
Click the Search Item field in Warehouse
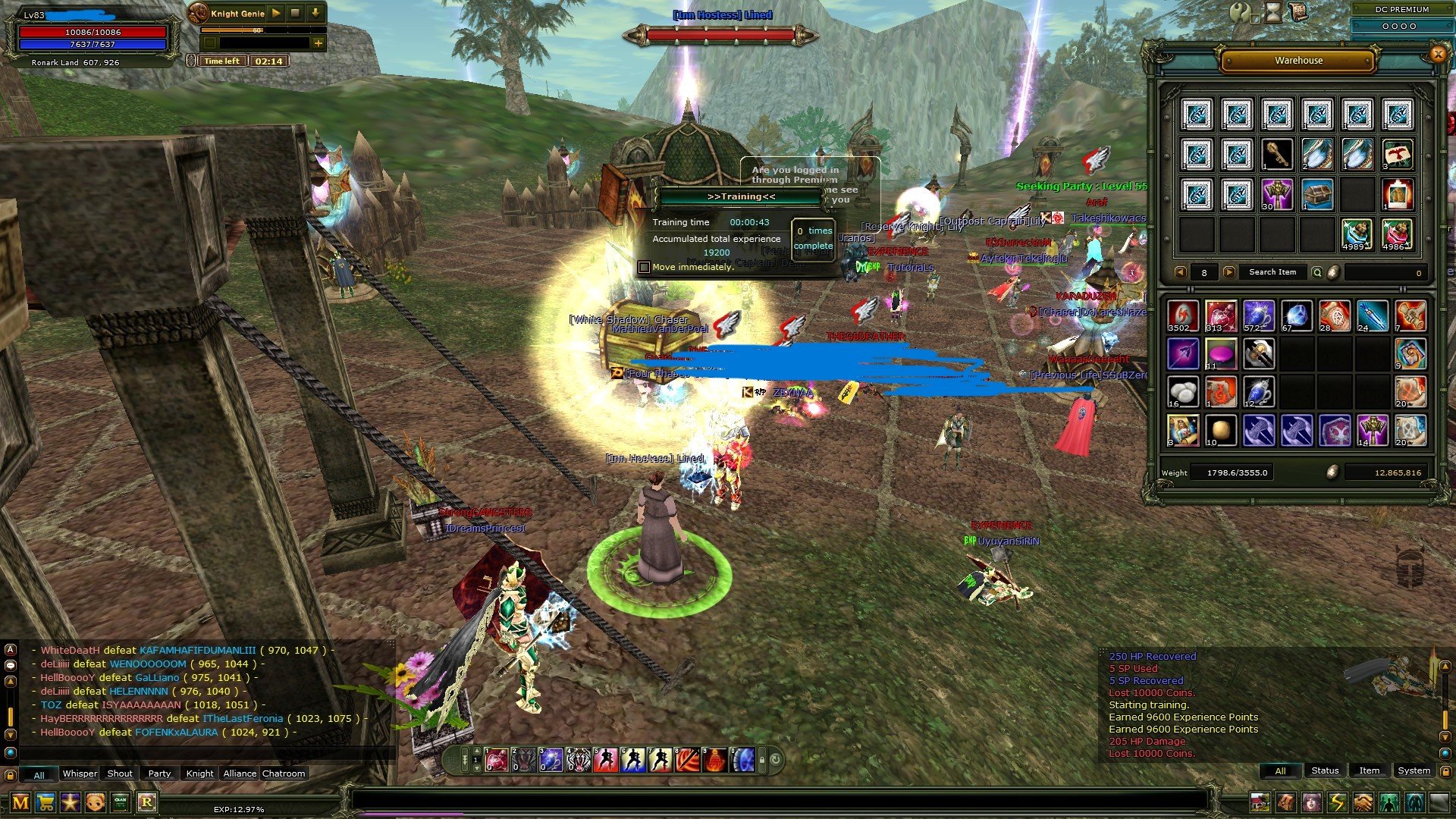tap(1272, 272)
